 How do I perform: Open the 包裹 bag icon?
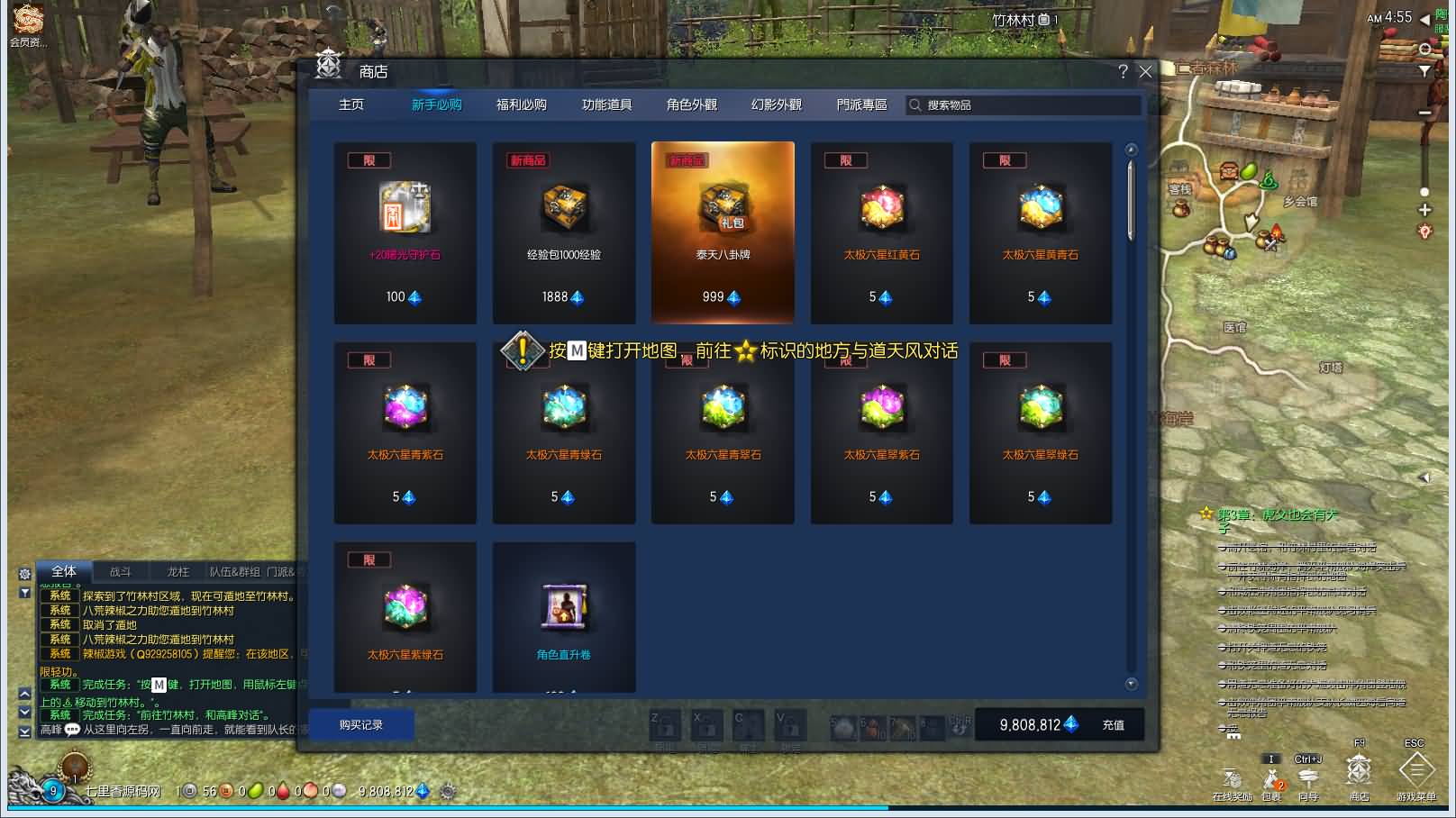pos(1271,780)
